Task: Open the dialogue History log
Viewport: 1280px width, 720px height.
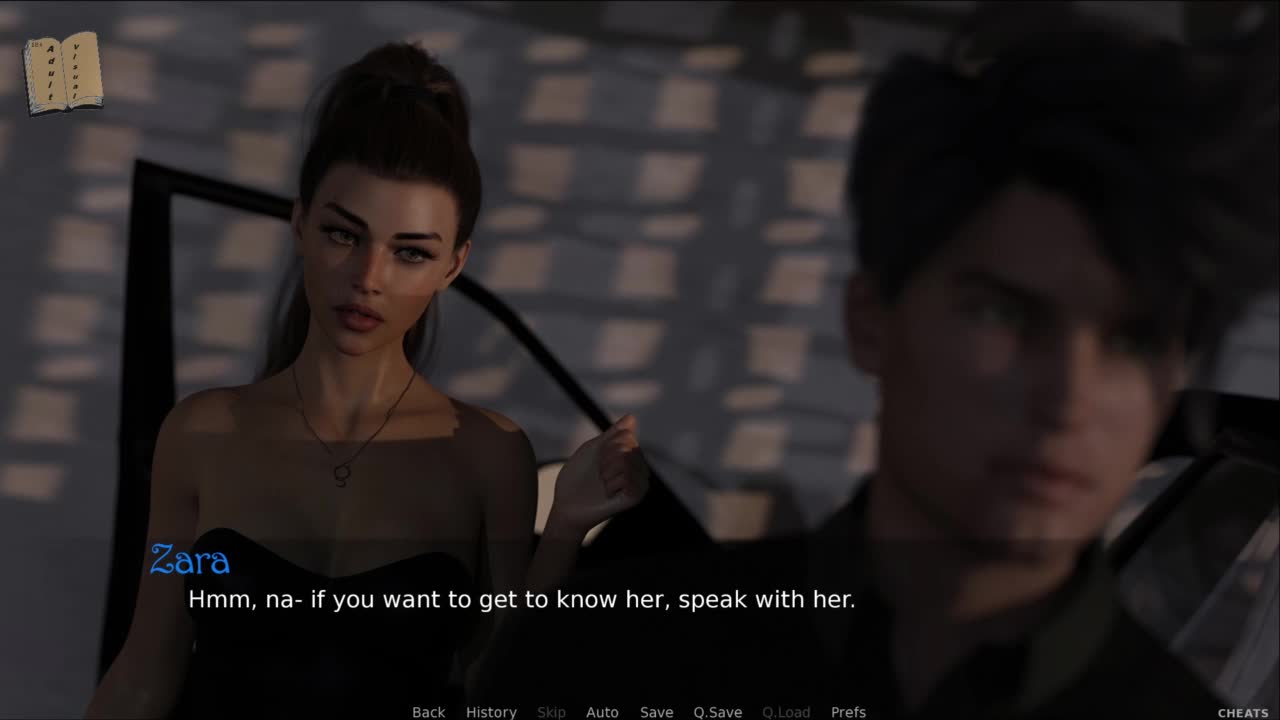Action: click(x=491, y=712)
